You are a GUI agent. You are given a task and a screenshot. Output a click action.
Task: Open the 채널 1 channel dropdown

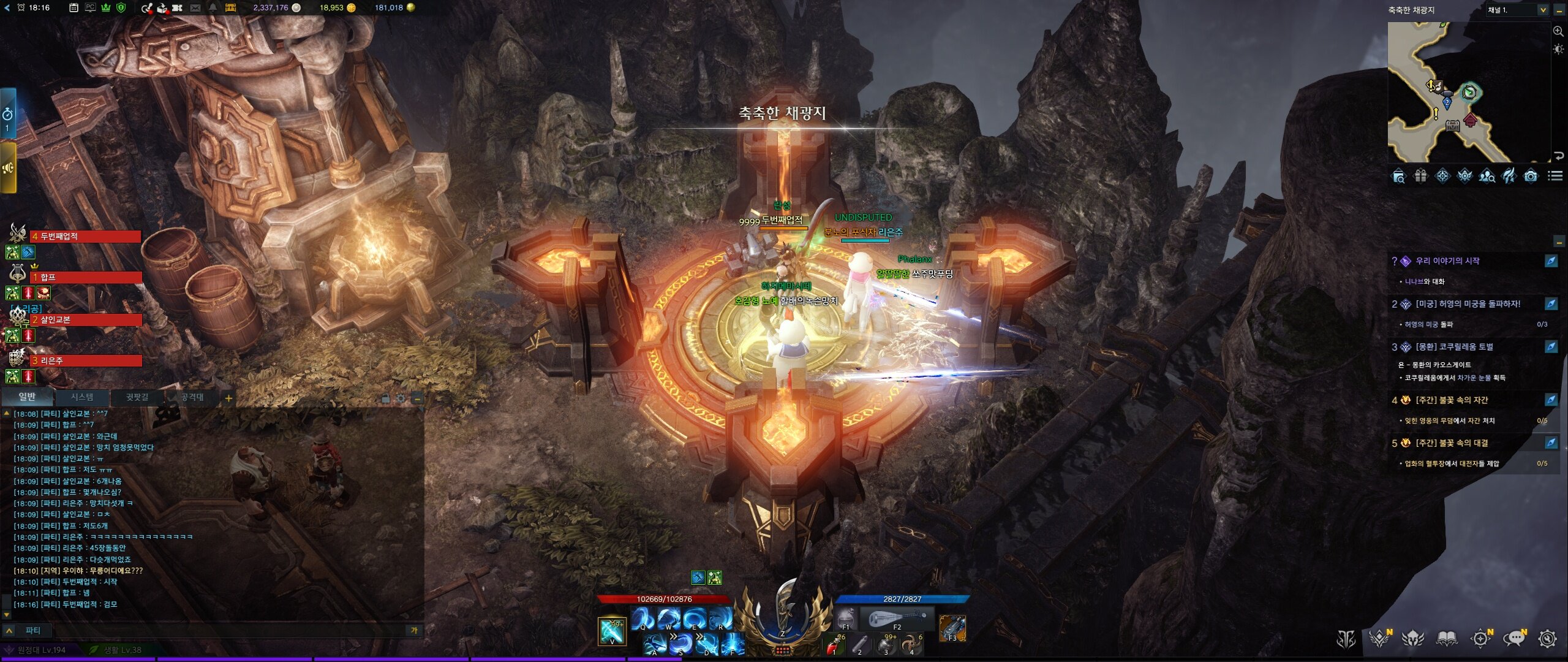click(x=1542, y=10)
